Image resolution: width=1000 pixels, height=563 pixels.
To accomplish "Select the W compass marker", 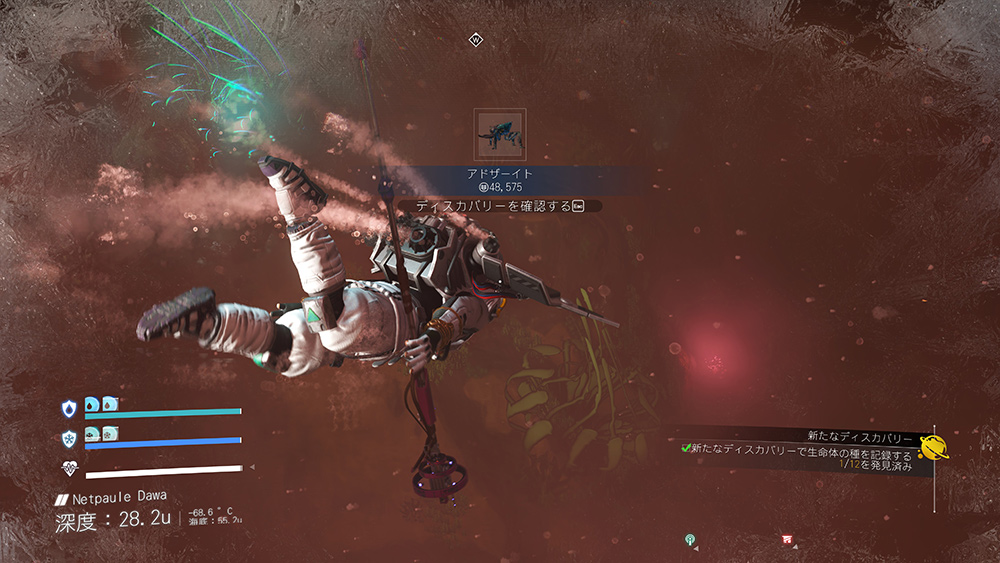I will tap(476, 39).
